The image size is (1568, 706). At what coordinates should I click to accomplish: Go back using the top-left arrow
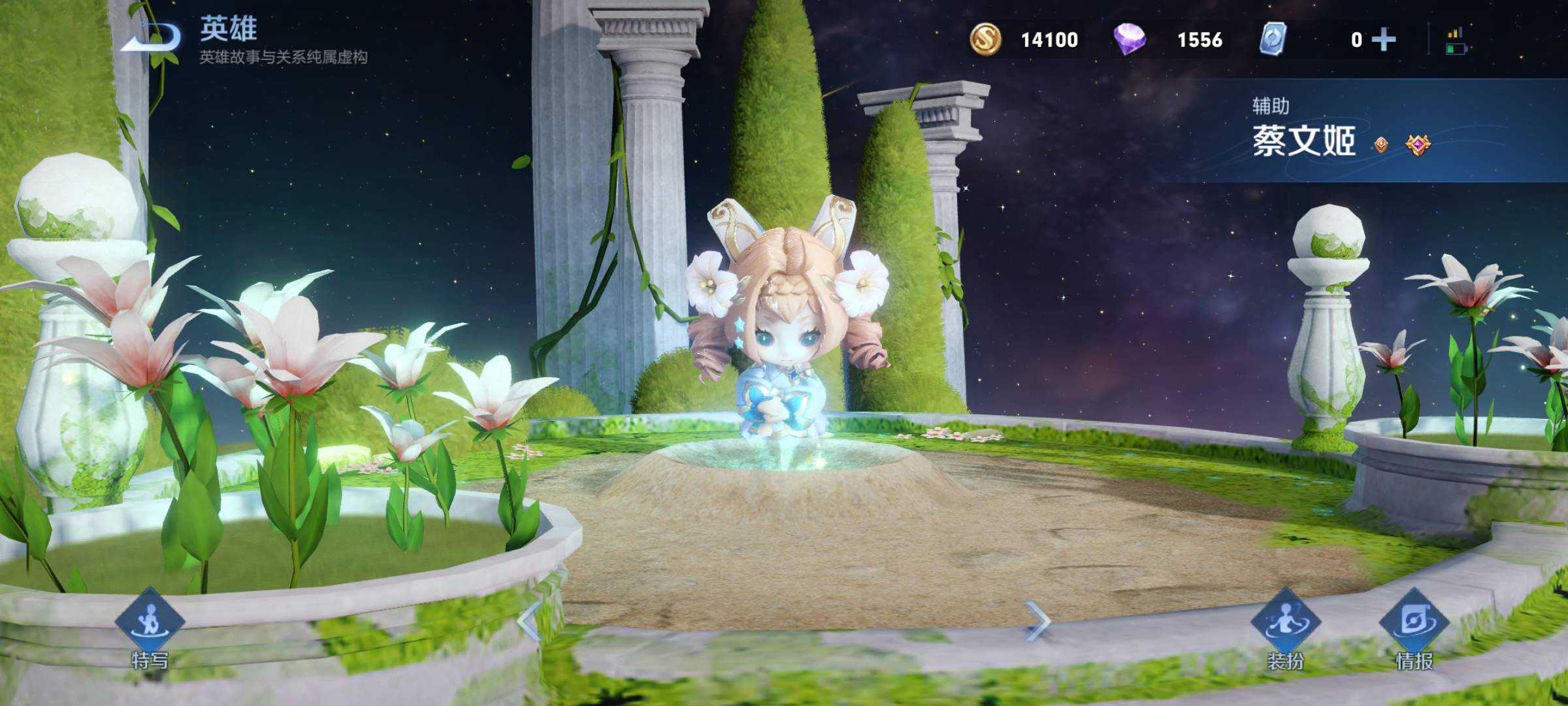pyautogui.click(x=152, y=38)
